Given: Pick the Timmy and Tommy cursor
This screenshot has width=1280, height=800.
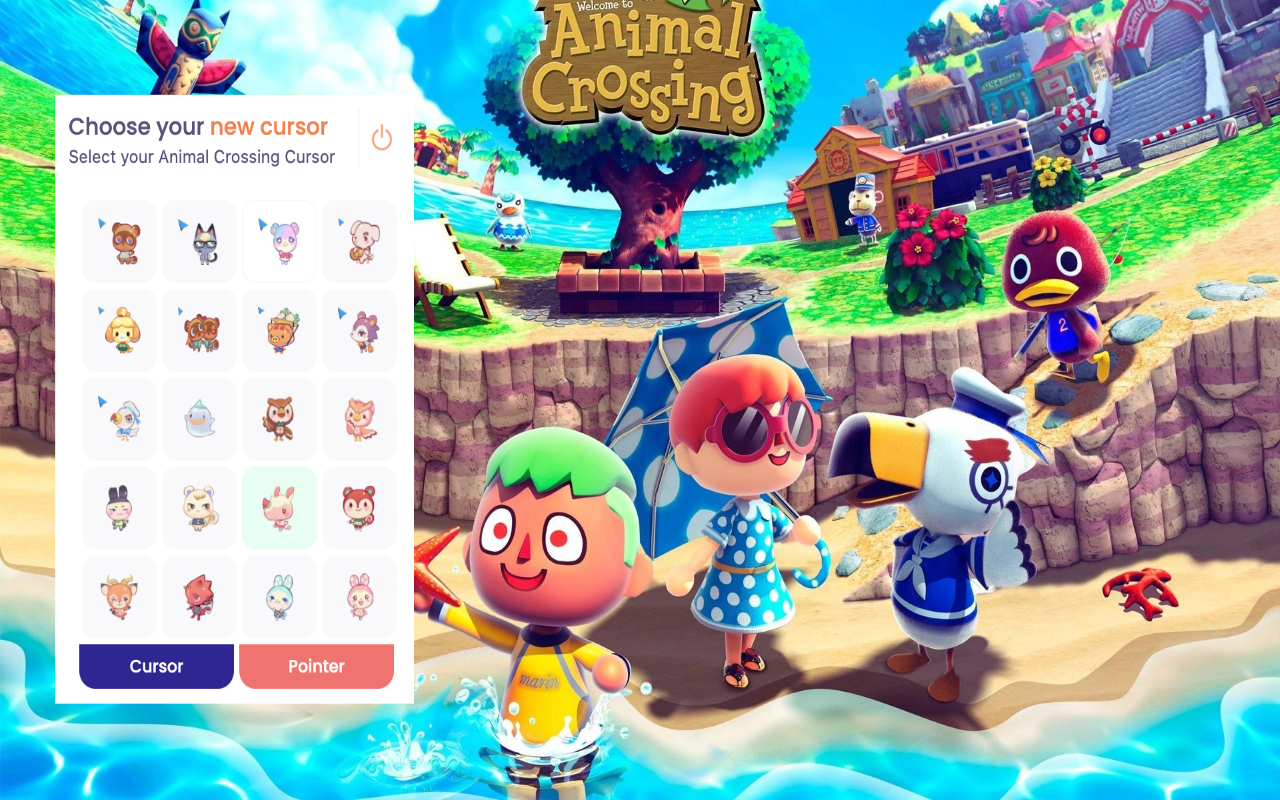Looking at the screenshot, I should click(x=199, y=329).
